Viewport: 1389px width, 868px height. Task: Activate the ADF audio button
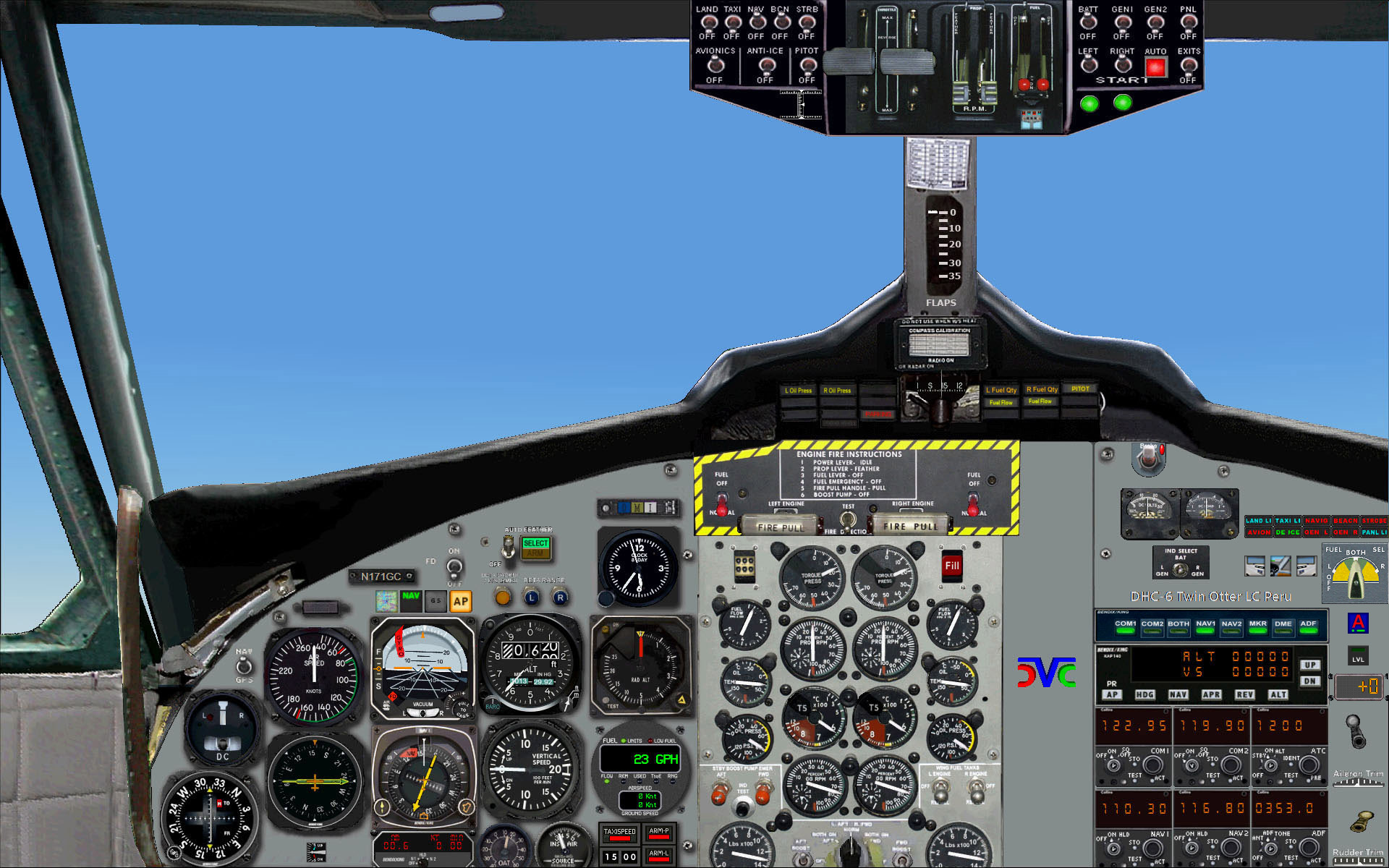coord(1308,626)
